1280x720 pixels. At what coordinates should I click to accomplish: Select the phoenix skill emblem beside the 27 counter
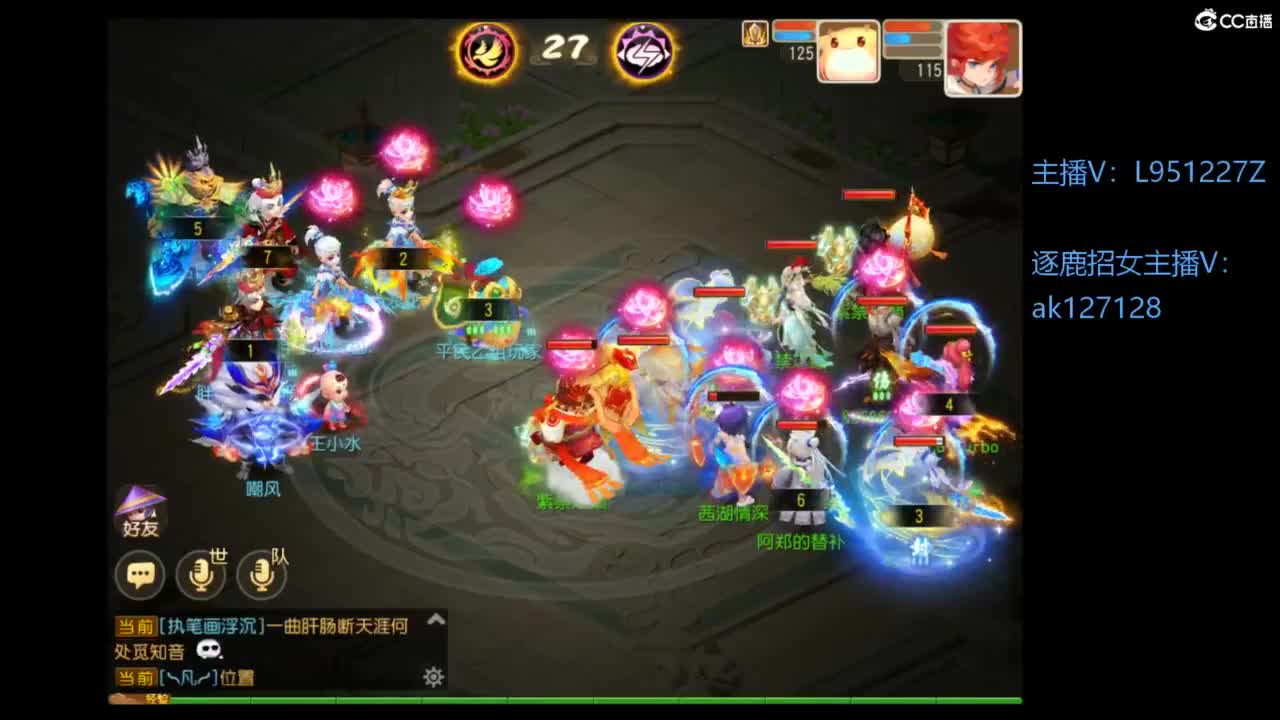tap(487, 47)
